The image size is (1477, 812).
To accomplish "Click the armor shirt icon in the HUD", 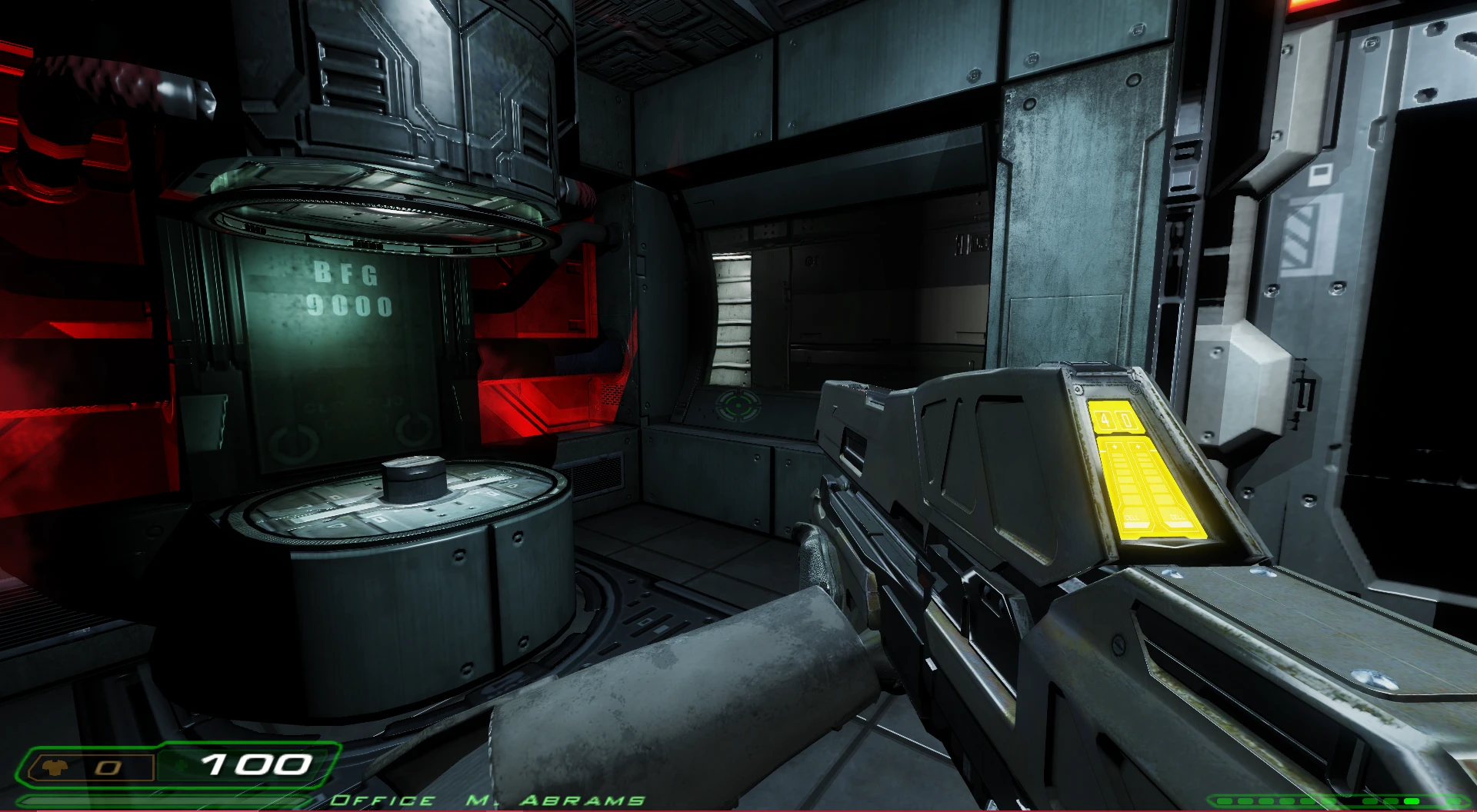I will (x=54, y=766).
